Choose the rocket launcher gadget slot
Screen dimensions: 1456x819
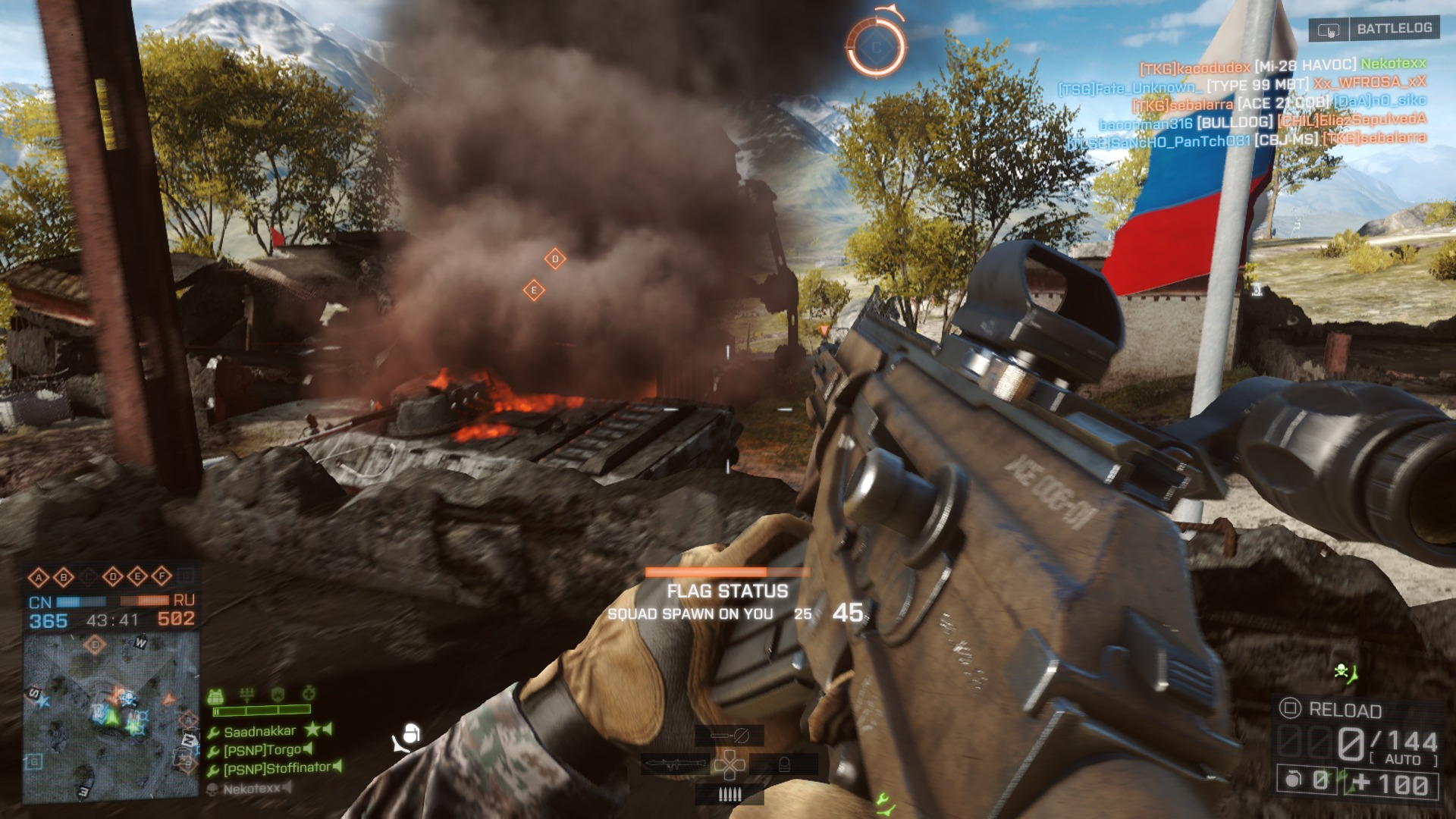(x=672, y=764)
